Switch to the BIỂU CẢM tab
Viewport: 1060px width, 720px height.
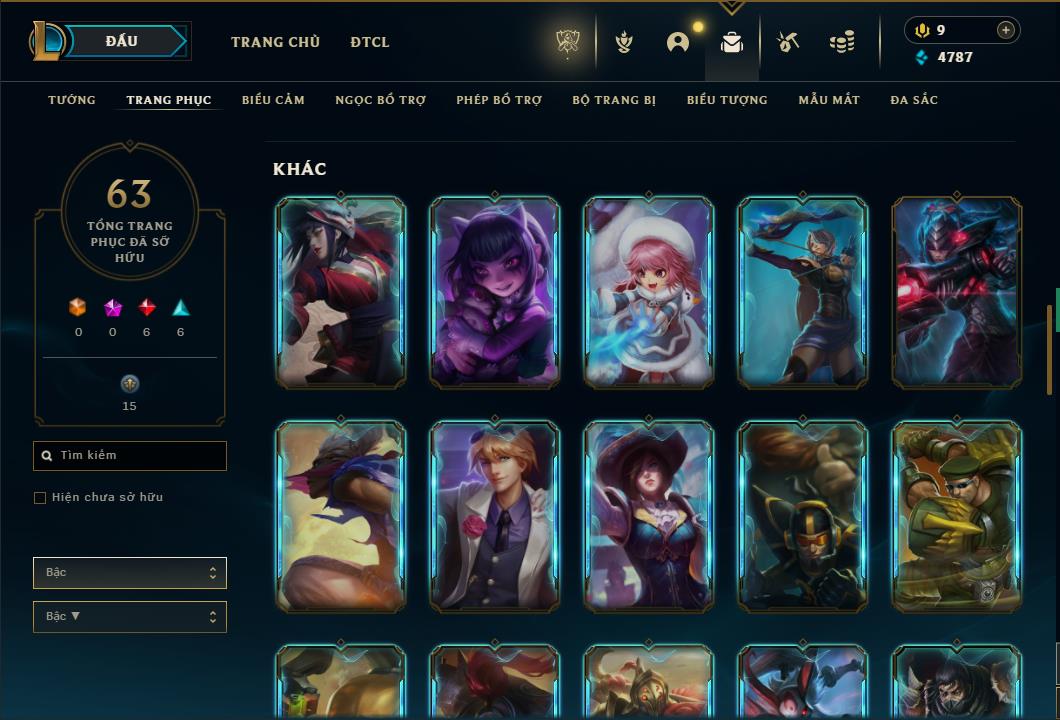point(273,100)
